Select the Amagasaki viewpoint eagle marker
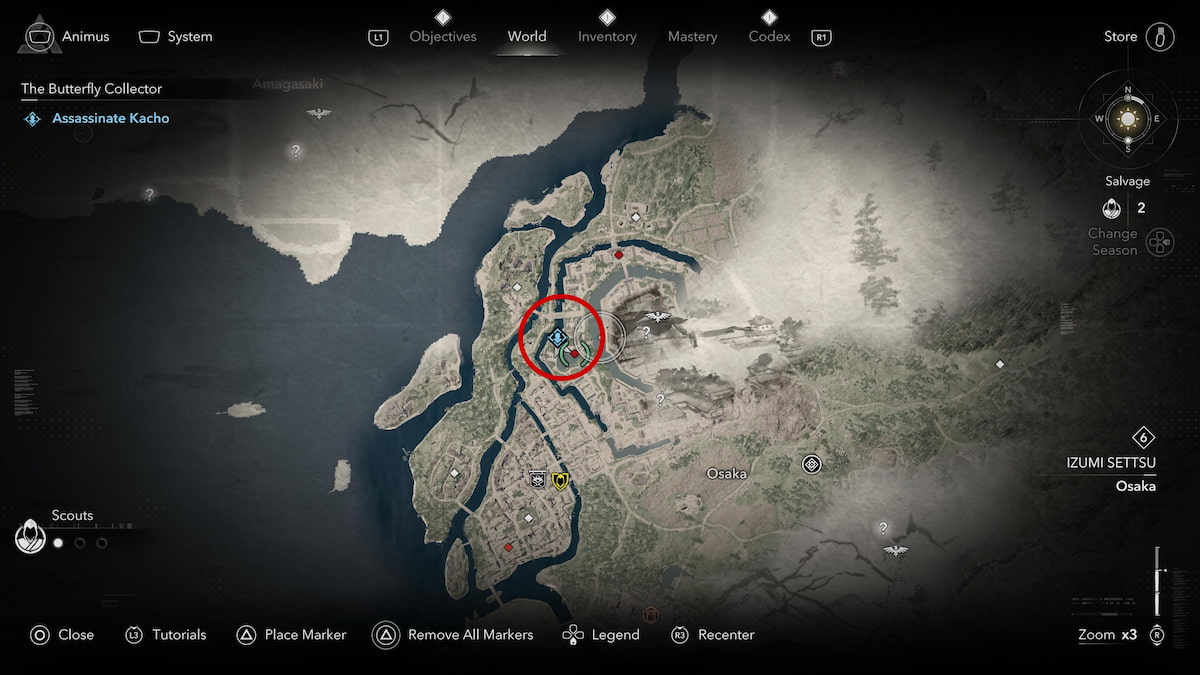The width and height of the screenshot is (1200, 675). (x=318, y=113)
